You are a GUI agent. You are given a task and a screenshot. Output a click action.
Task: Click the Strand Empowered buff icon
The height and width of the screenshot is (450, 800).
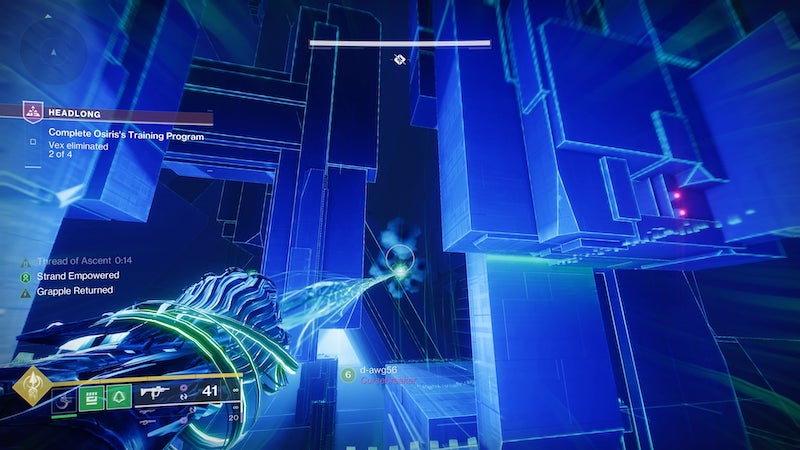pos(27,275)
